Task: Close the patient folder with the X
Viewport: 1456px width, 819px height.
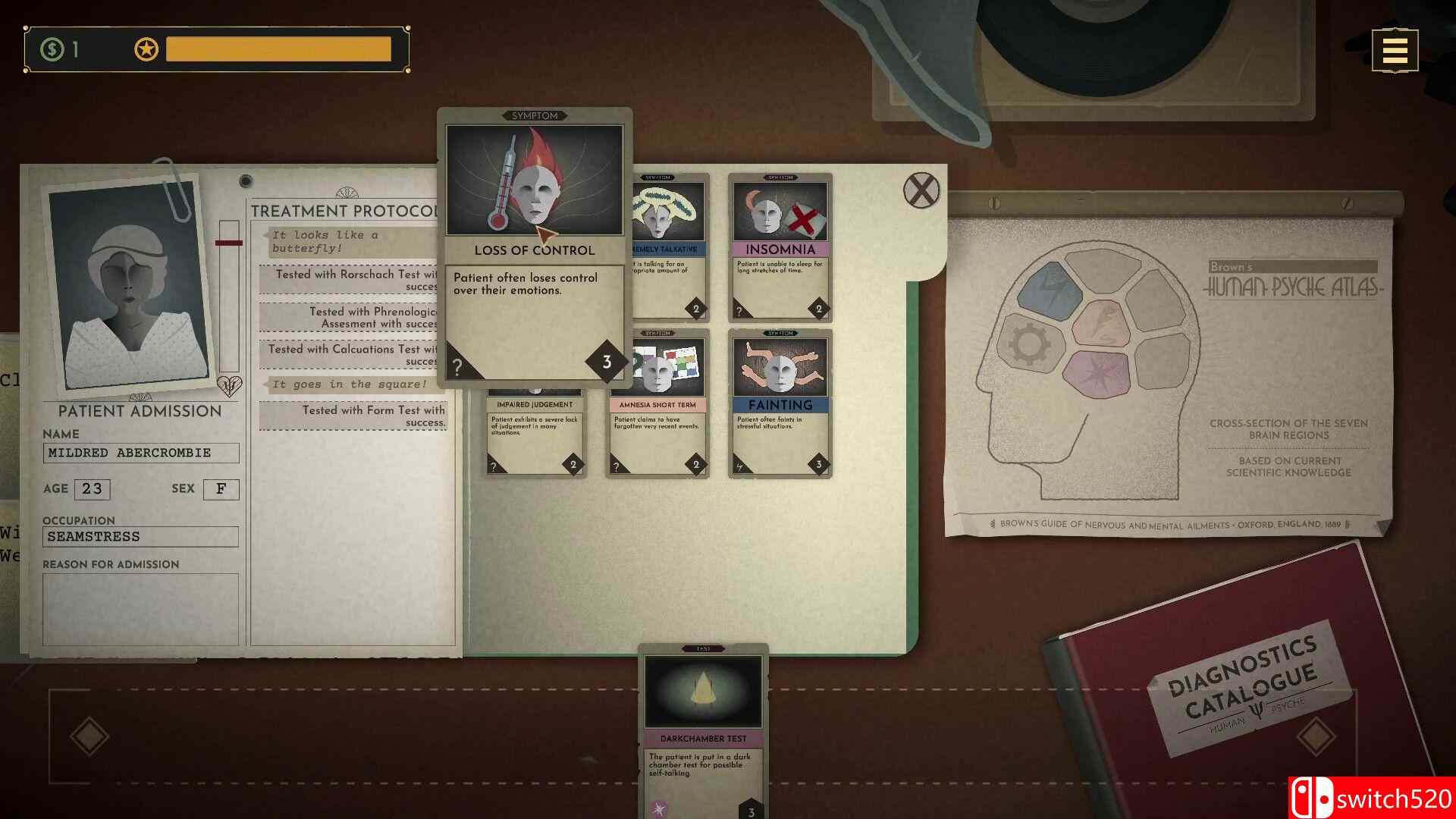Action: tap(920, 190)
